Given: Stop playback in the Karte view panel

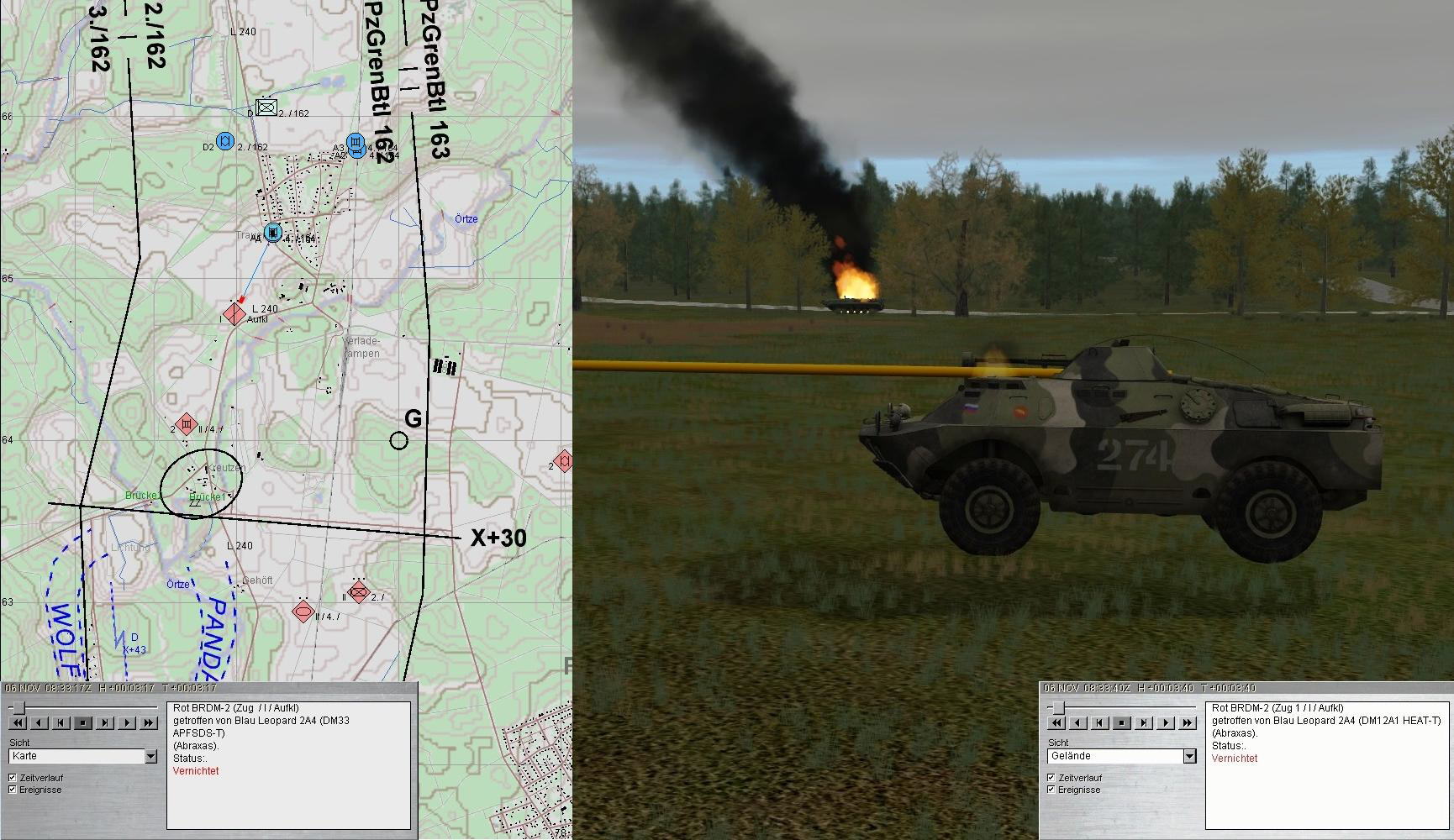Looking at the screenshot, I should pyautogui.click(x=82, y=722).
